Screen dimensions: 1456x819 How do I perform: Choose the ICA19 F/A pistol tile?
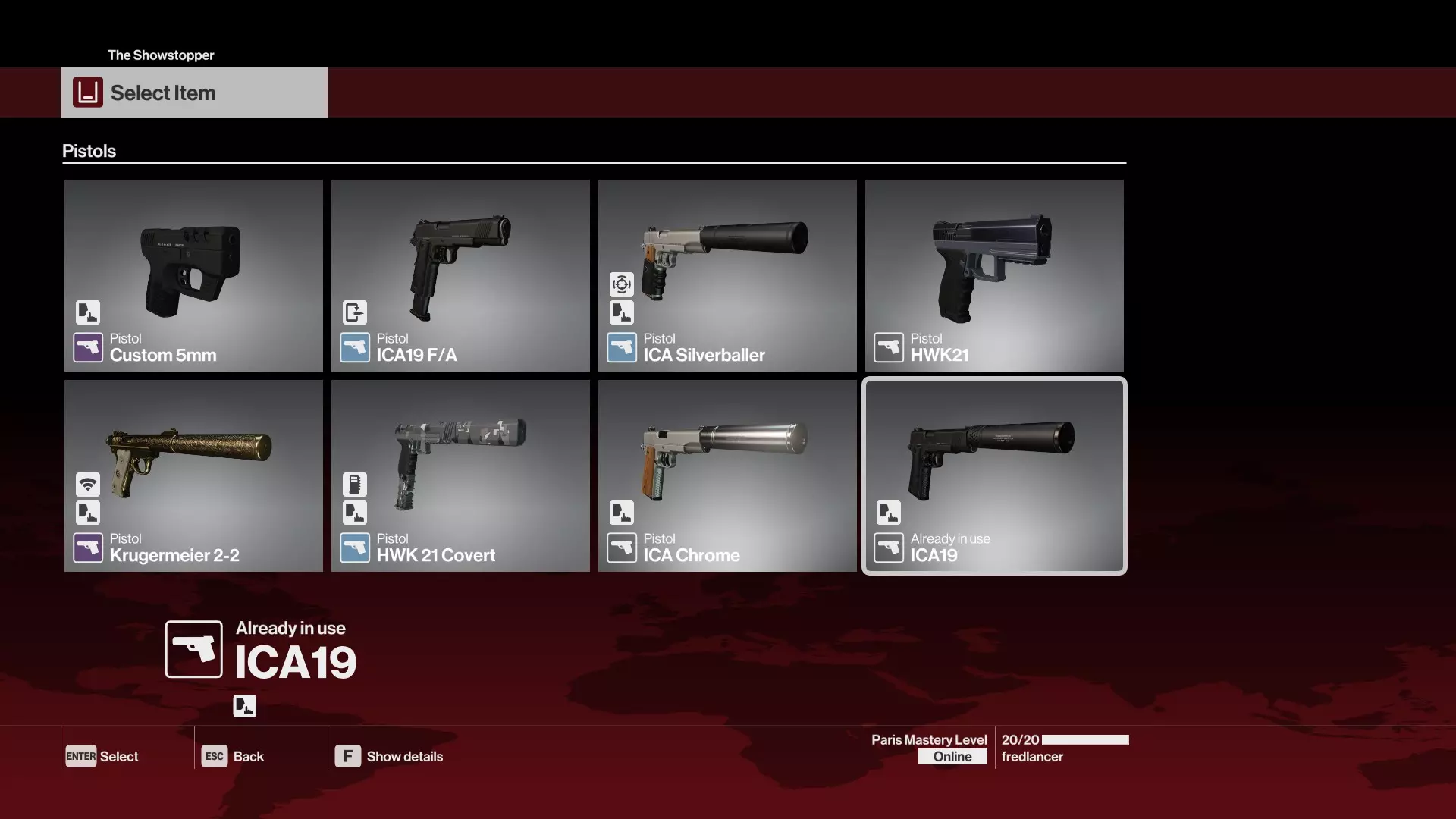tap(460, 275)
